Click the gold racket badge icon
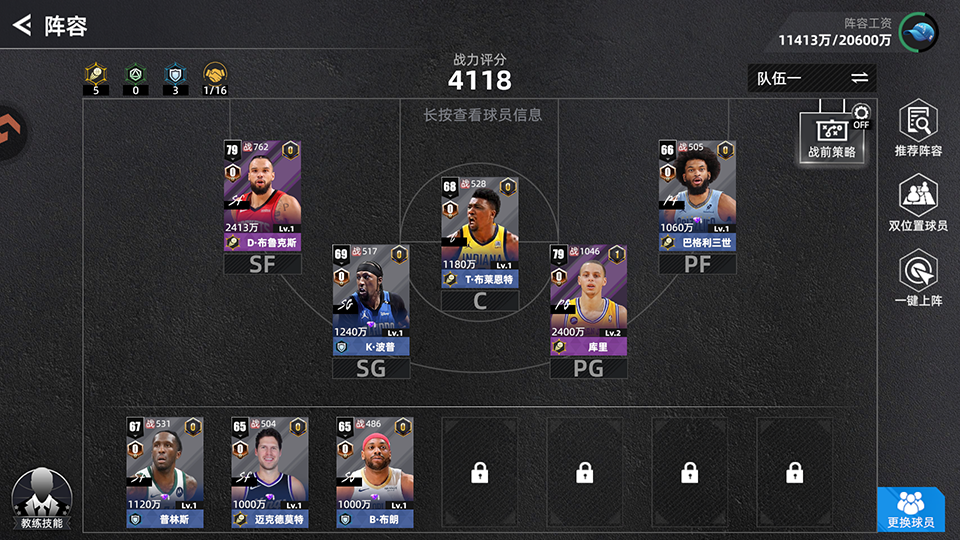Viewport: 960px width, 540px height. coord(95,74)
